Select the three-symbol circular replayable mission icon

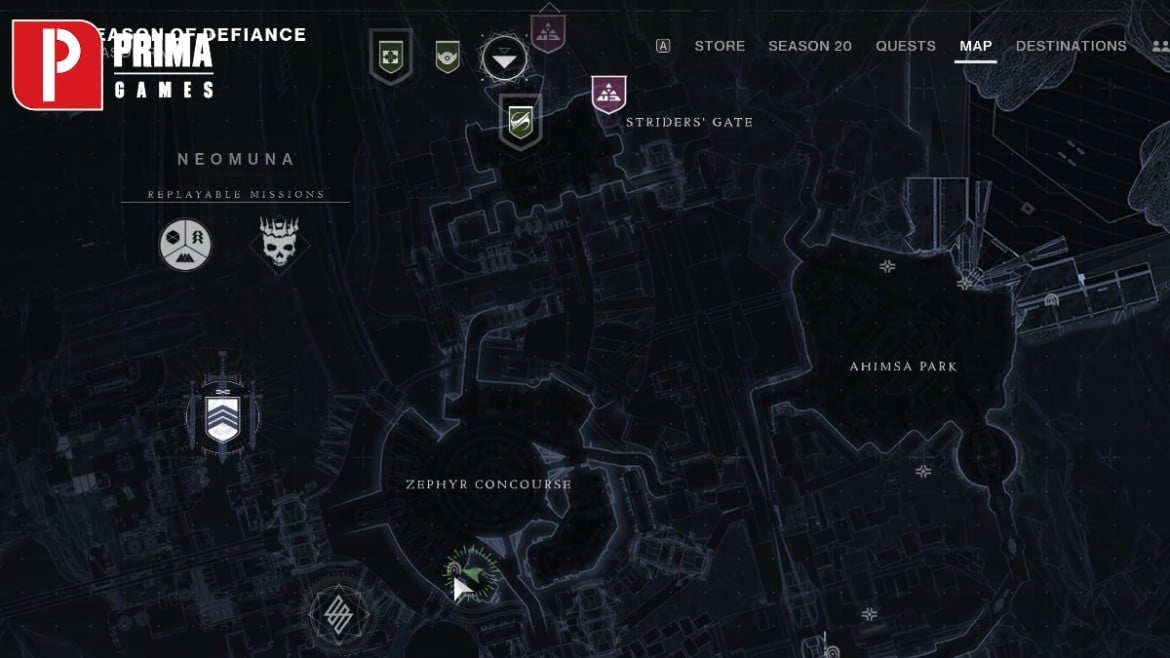pos(185,245)
